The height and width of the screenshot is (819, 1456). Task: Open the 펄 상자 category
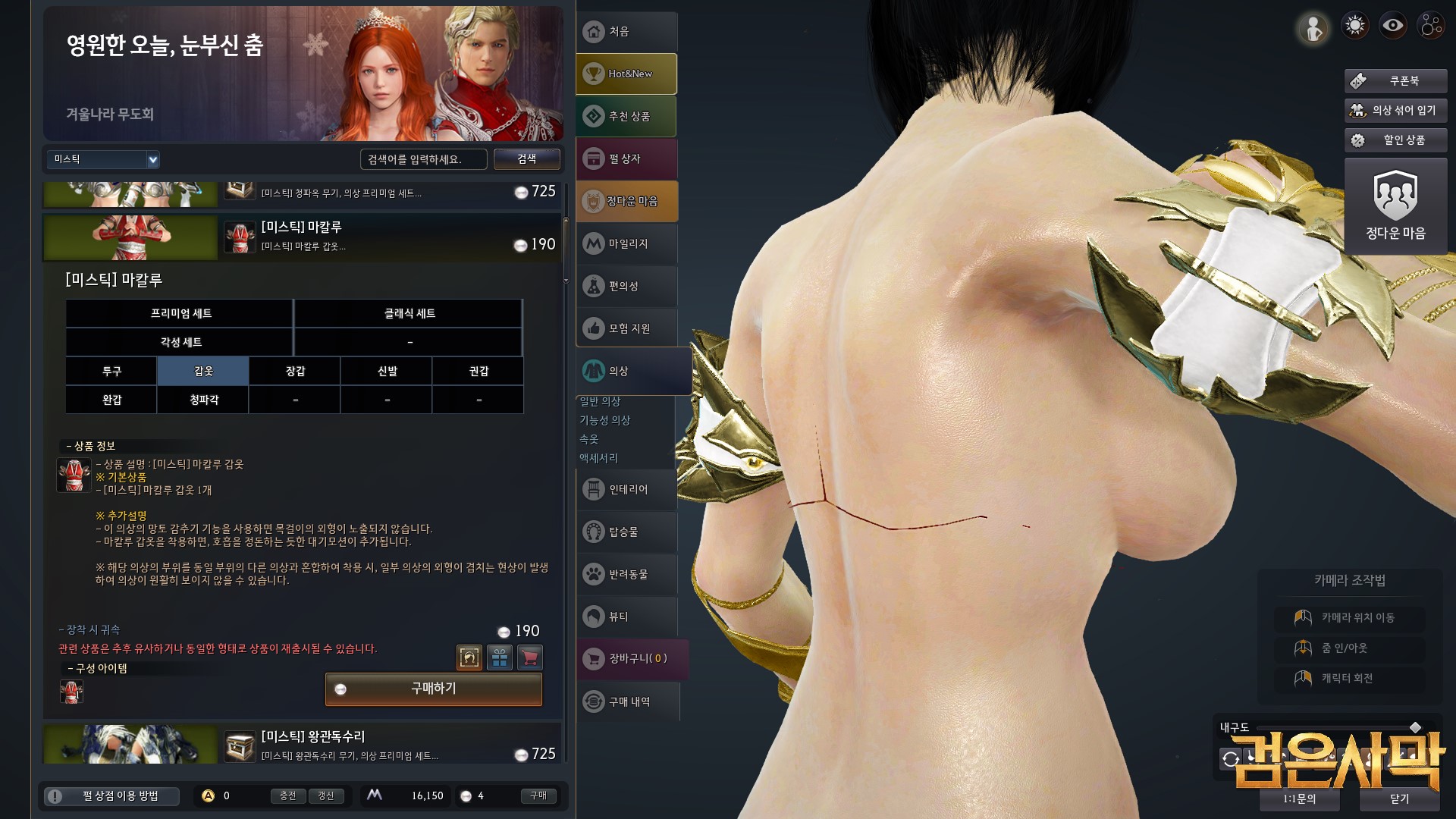point(626,158)
